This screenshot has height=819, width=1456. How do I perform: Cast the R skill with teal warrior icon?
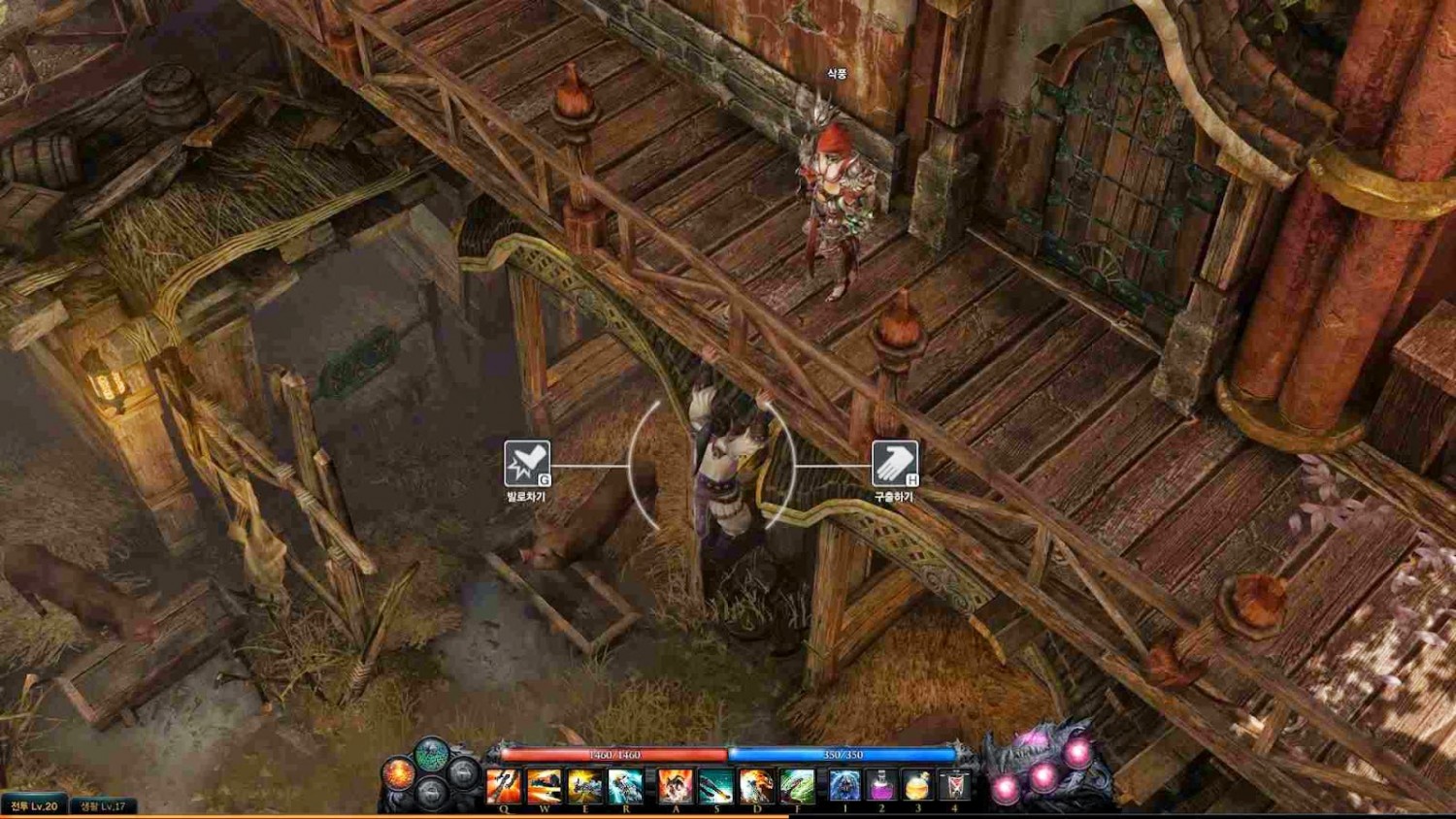(625, 785)
